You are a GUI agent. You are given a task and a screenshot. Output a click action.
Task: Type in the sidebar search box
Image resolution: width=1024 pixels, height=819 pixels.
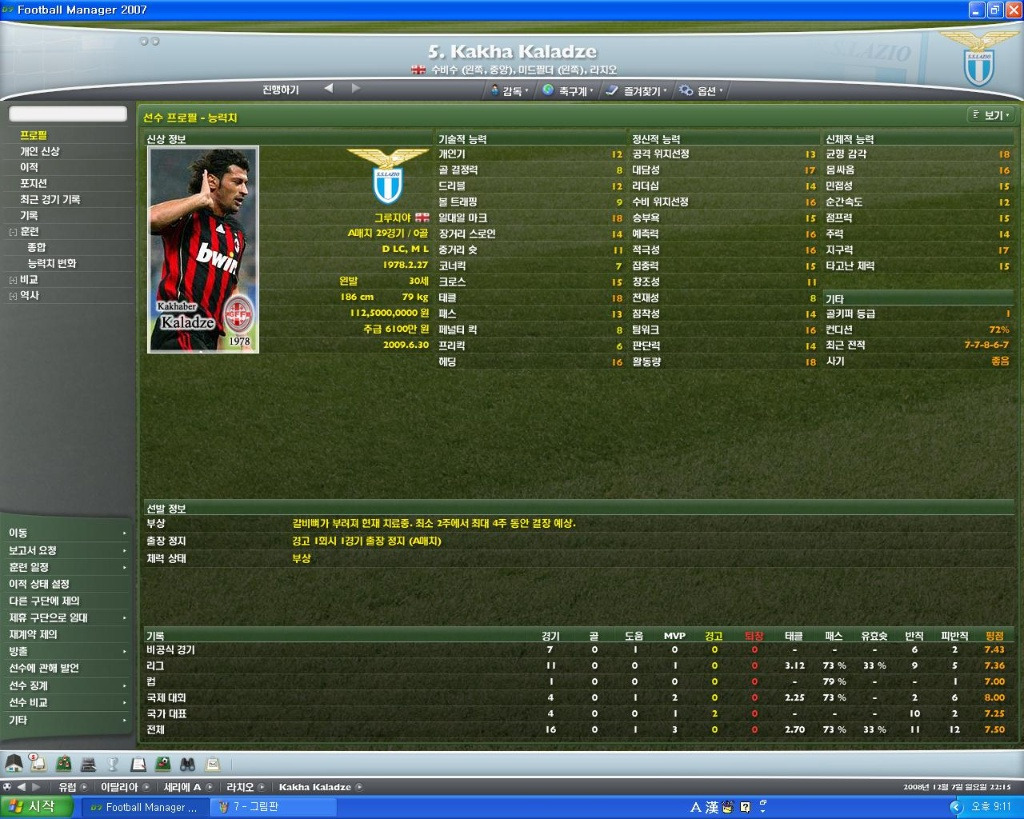coord(68,114)
